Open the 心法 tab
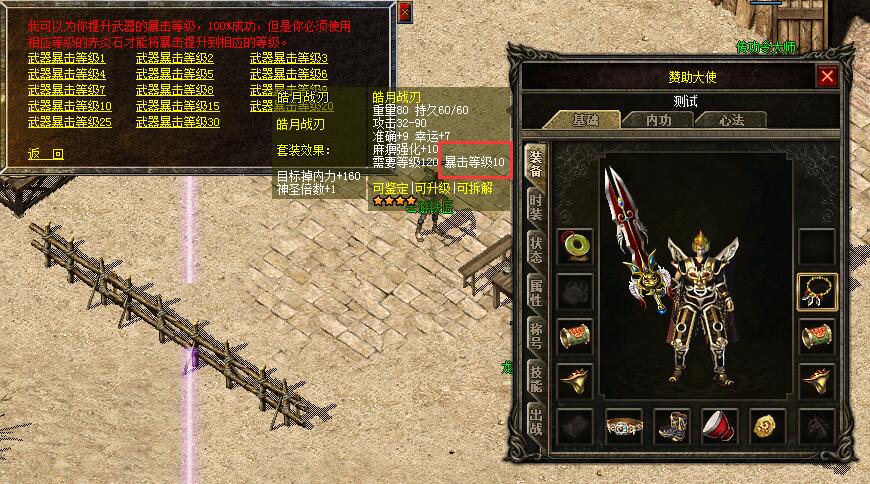The width and height of the screenshot is (870, 484). 731,120
